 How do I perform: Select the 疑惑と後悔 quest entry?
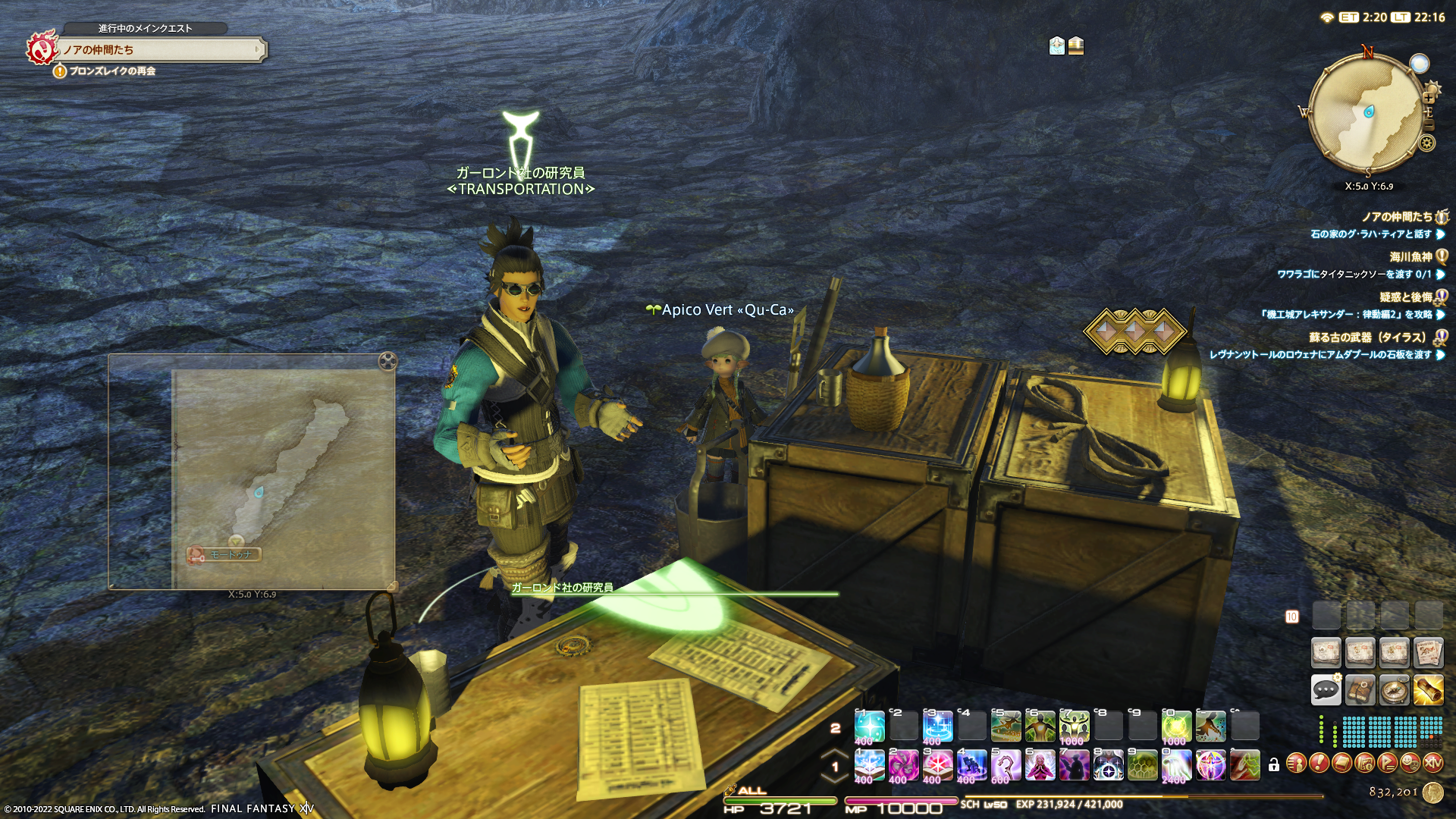1405,297
